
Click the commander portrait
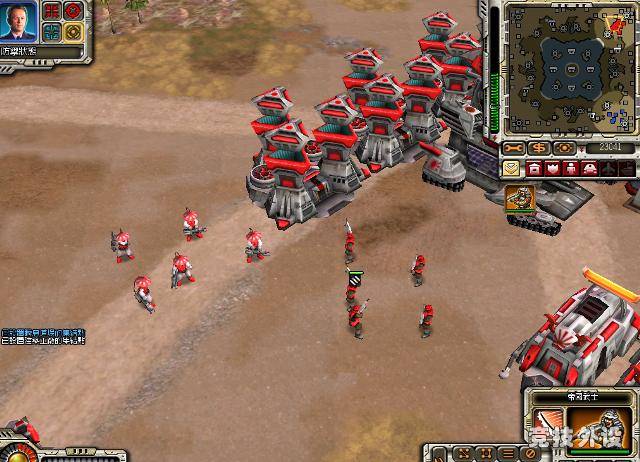pyautogui.click(x=21, y=18)
